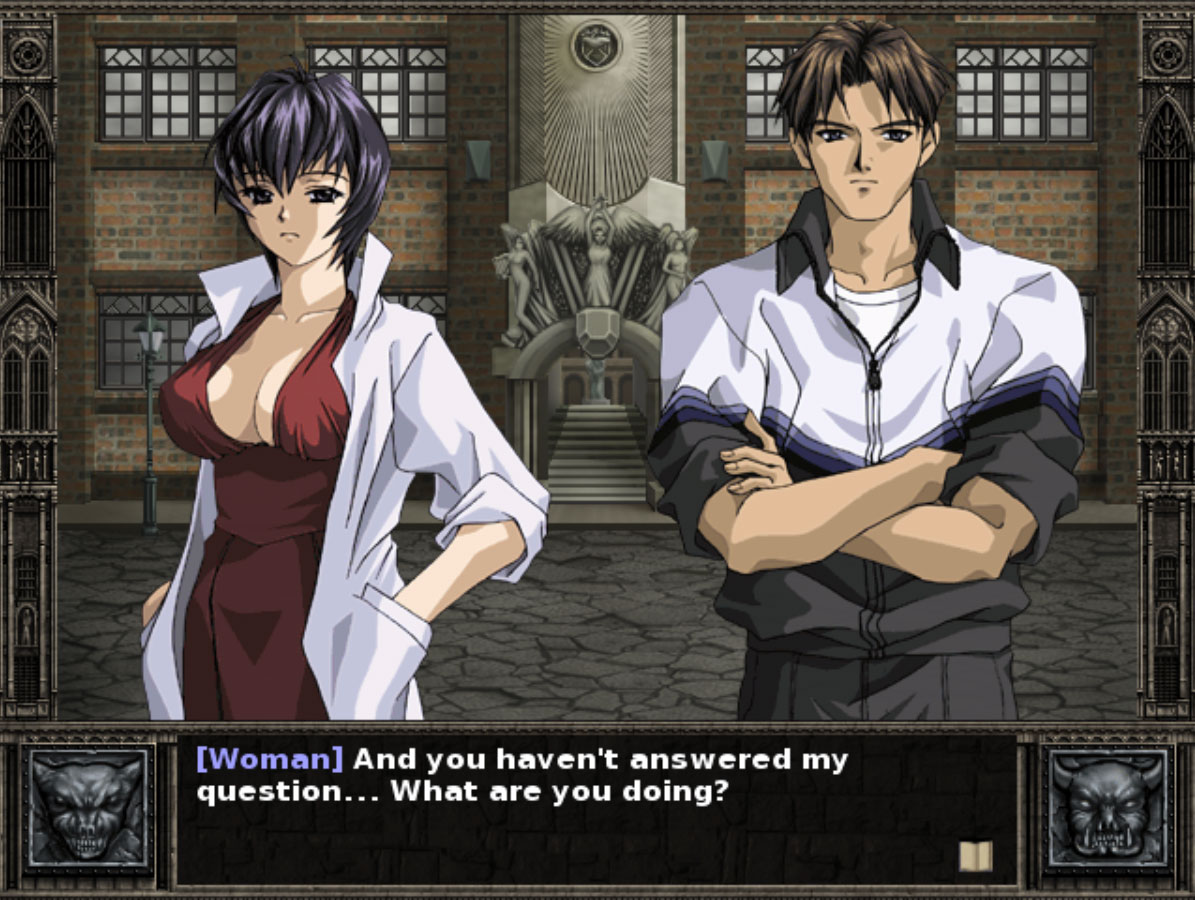Viewport: 1195px width, 900px height.
Task: Click the open book icon to continue
Action: (975, 856)
